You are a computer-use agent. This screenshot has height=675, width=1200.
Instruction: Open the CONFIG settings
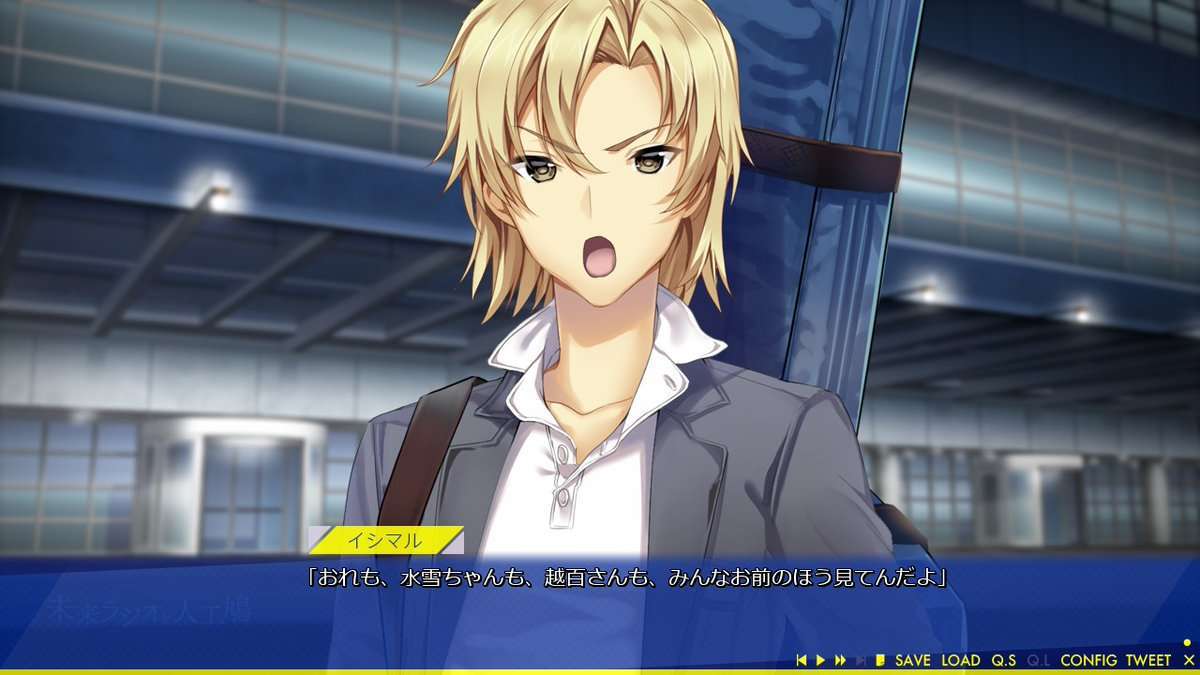point(1088,660)
